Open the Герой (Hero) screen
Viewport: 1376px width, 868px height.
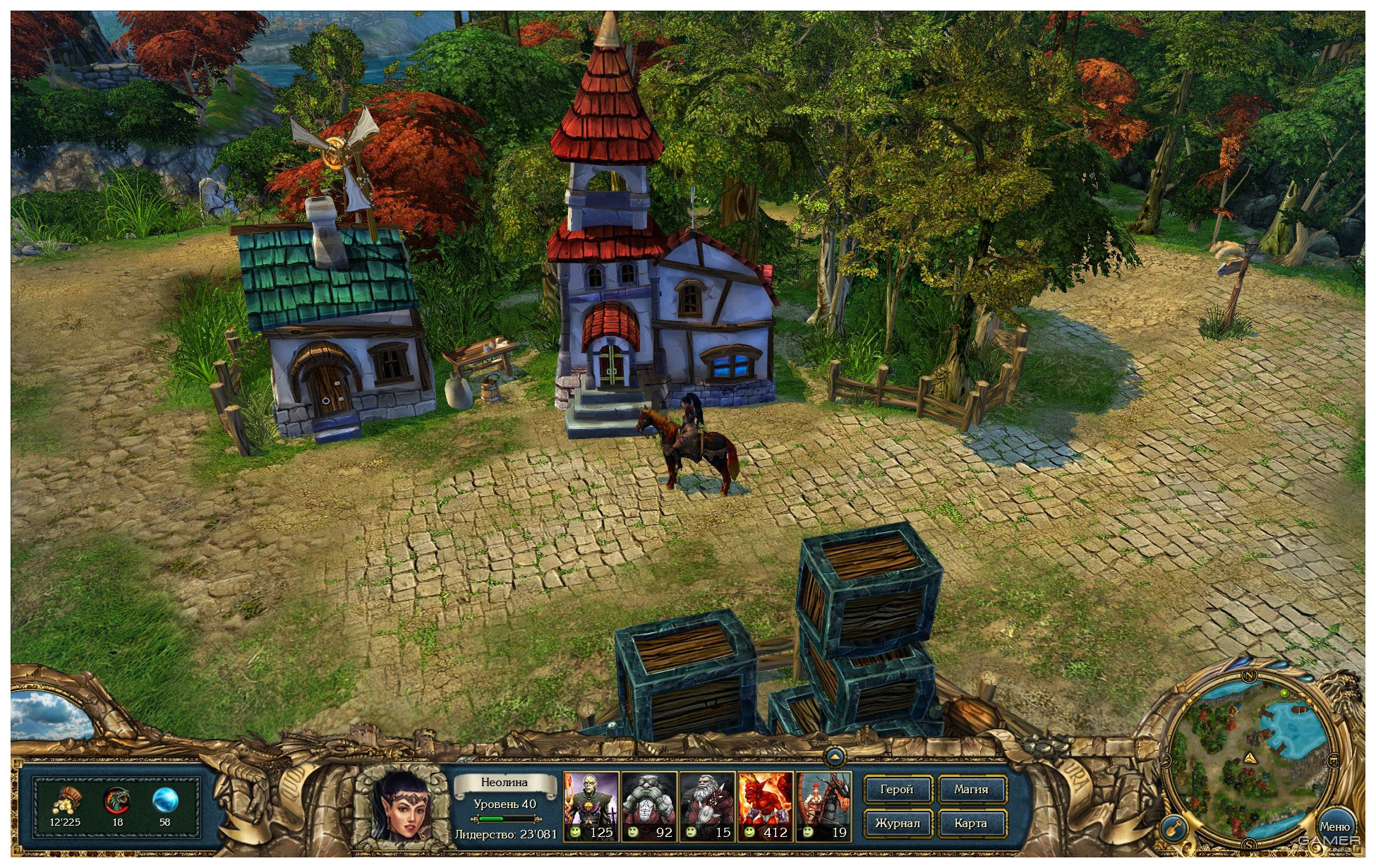click(x=897, y=790)
